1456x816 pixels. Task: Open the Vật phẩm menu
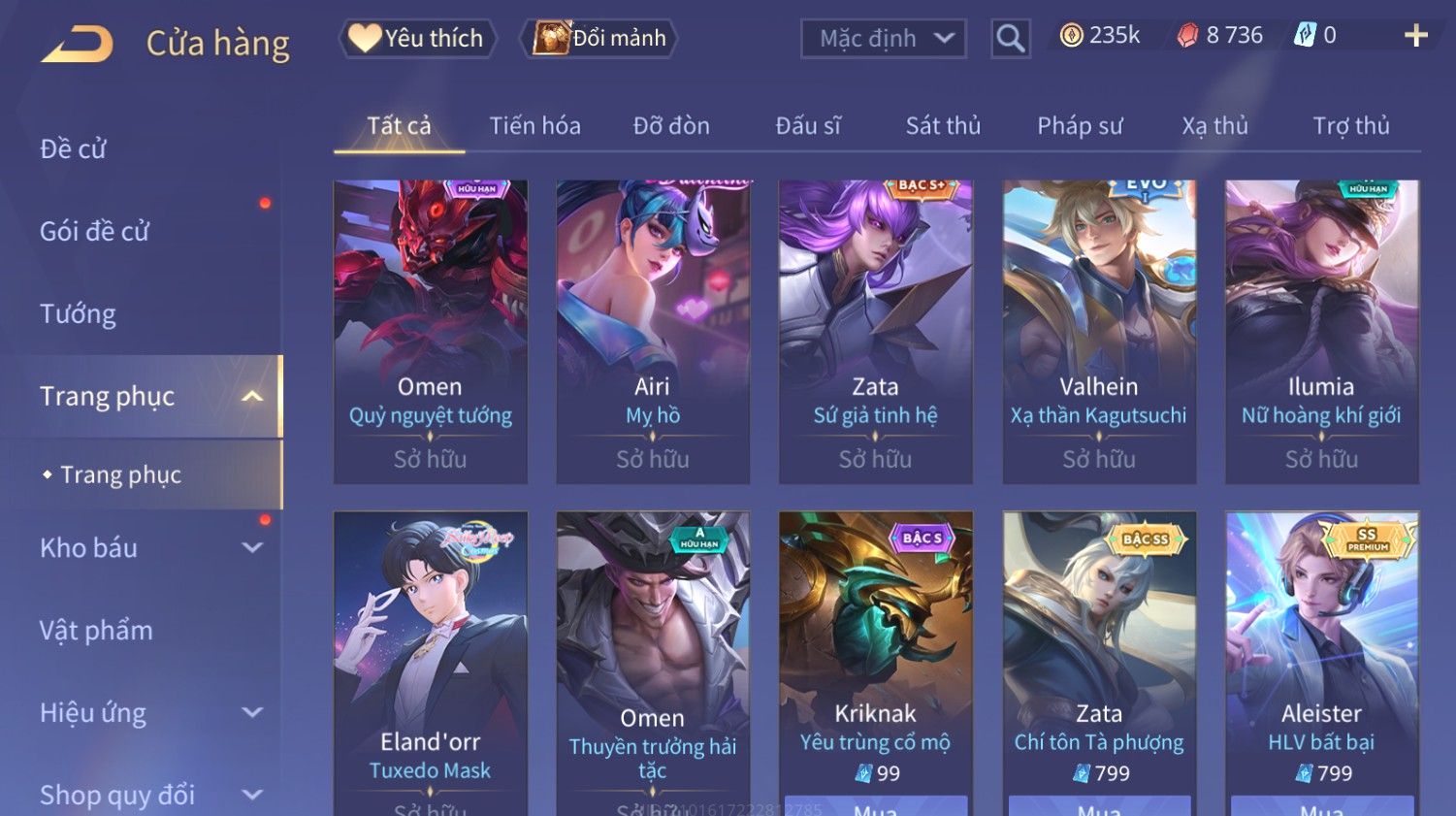96,630
